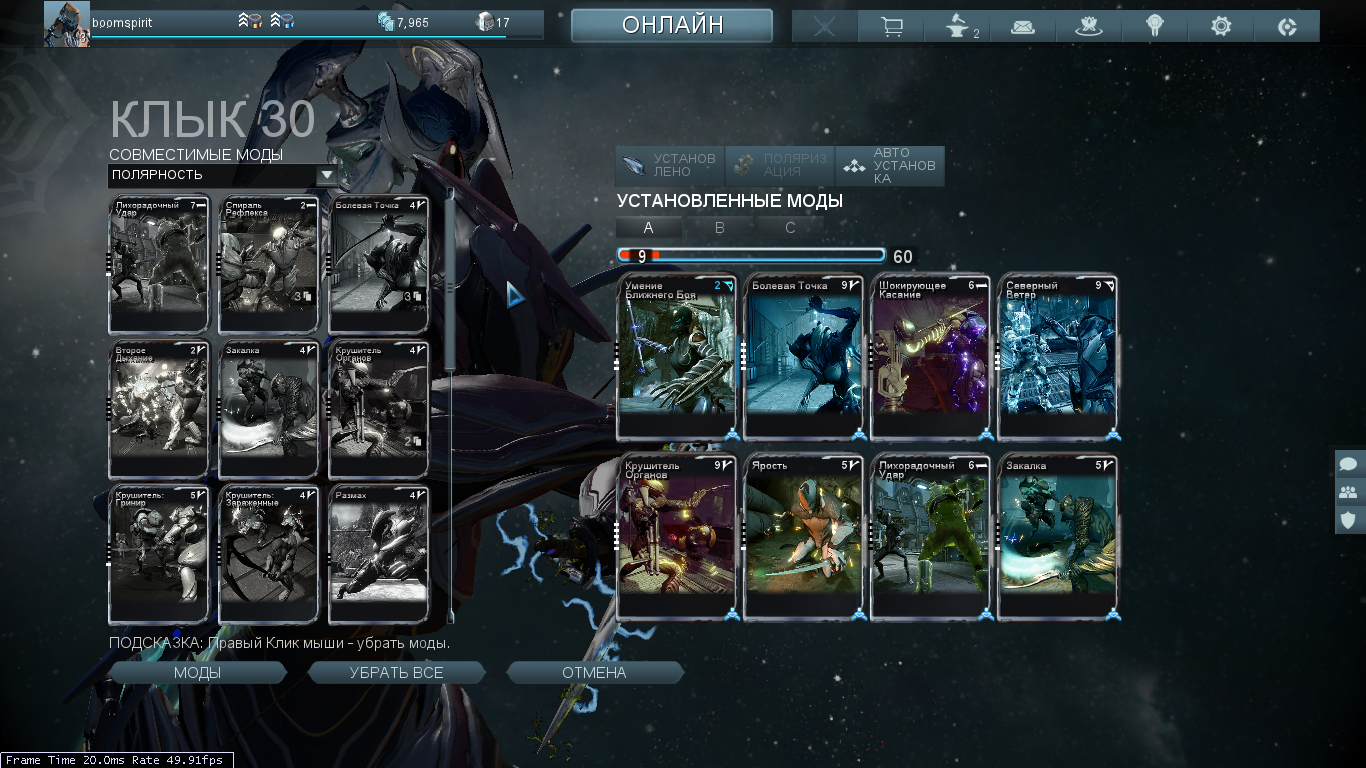Open the chat speech bubble icon
Screen dimensions: 1366x768
pos(1348,464)
